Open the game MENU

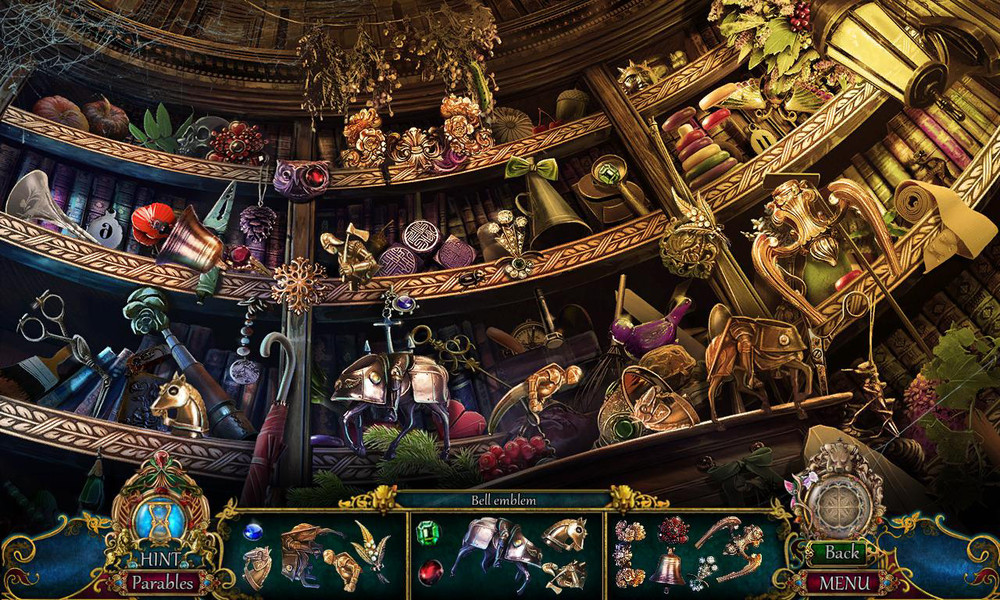pyautogui.click(x=842, y=582)
